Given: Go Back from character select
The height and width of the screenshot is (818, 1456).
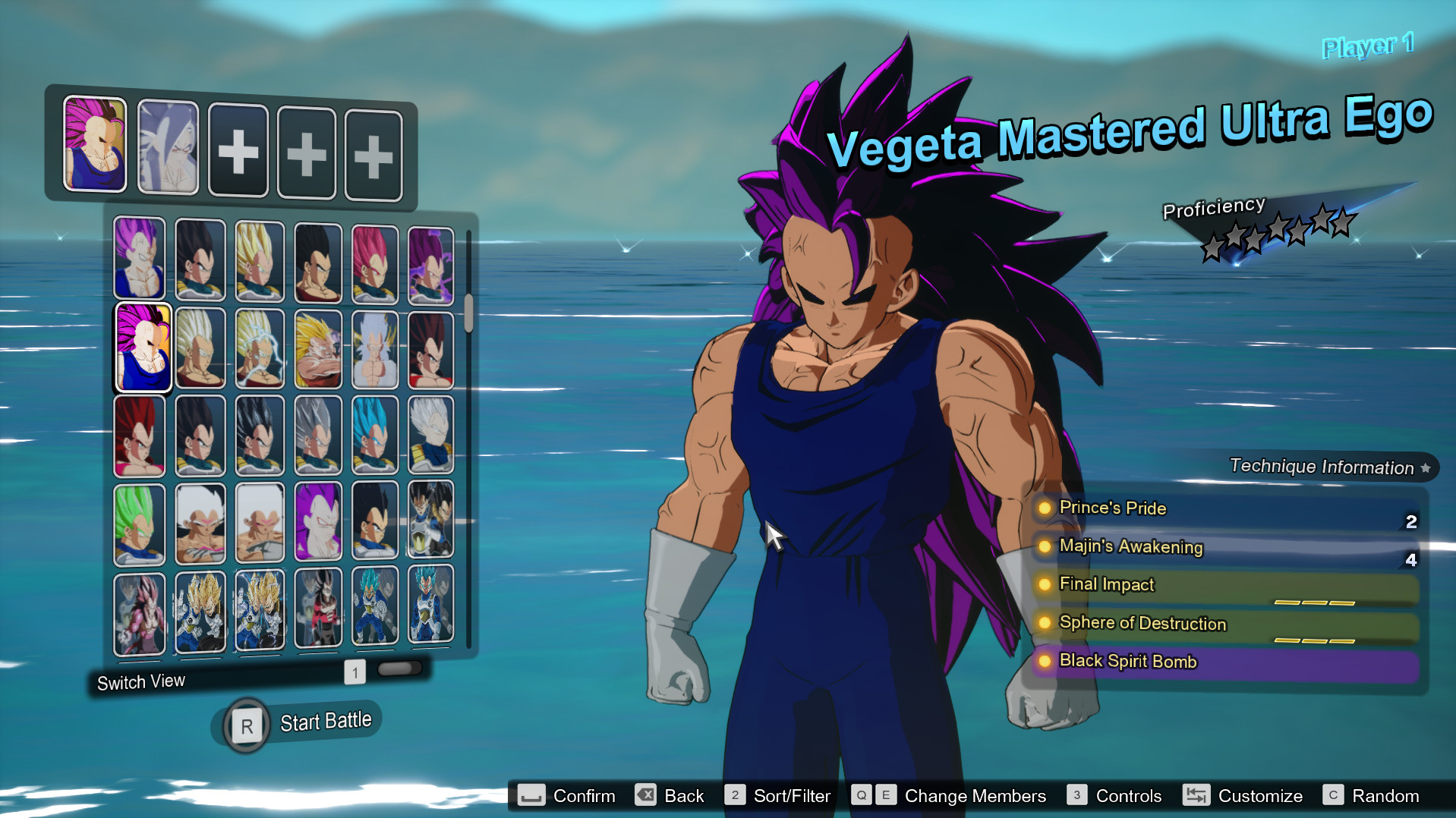Looking at the screenshot, I should [x=670, y=796].
